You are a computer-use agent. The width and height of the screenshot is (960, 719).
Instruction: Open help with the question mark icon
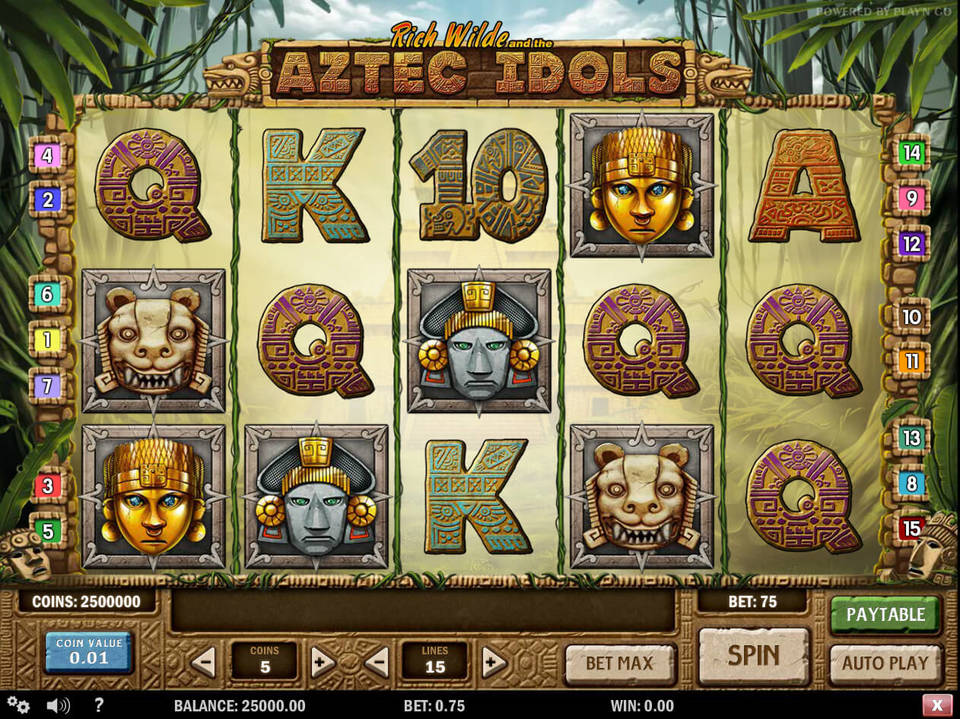tap(98, 705)
